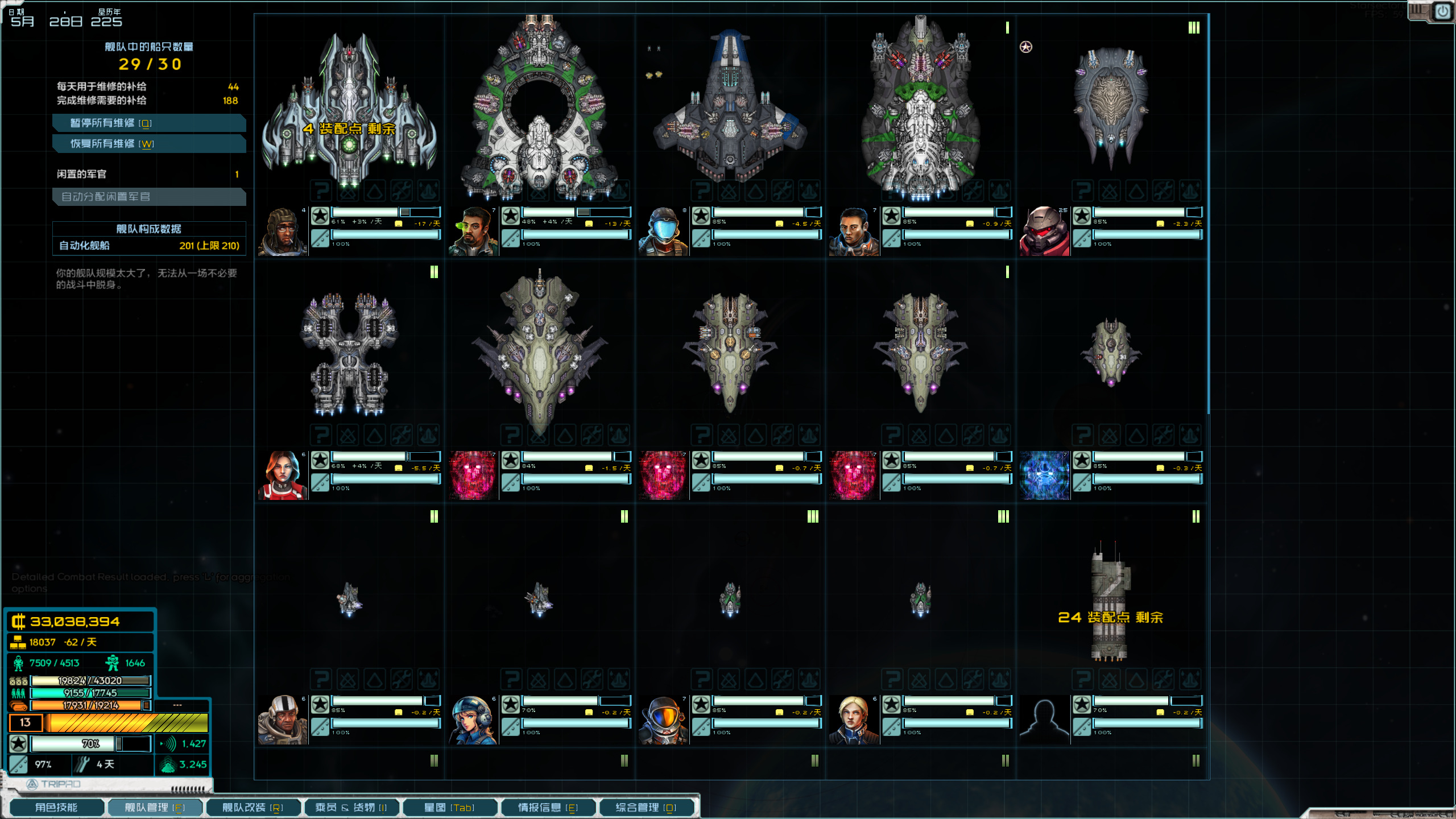Screen dimensions: 1456x819
Task: Click the star rank icon on the first officer bar
Action: (x=321, y=216)
